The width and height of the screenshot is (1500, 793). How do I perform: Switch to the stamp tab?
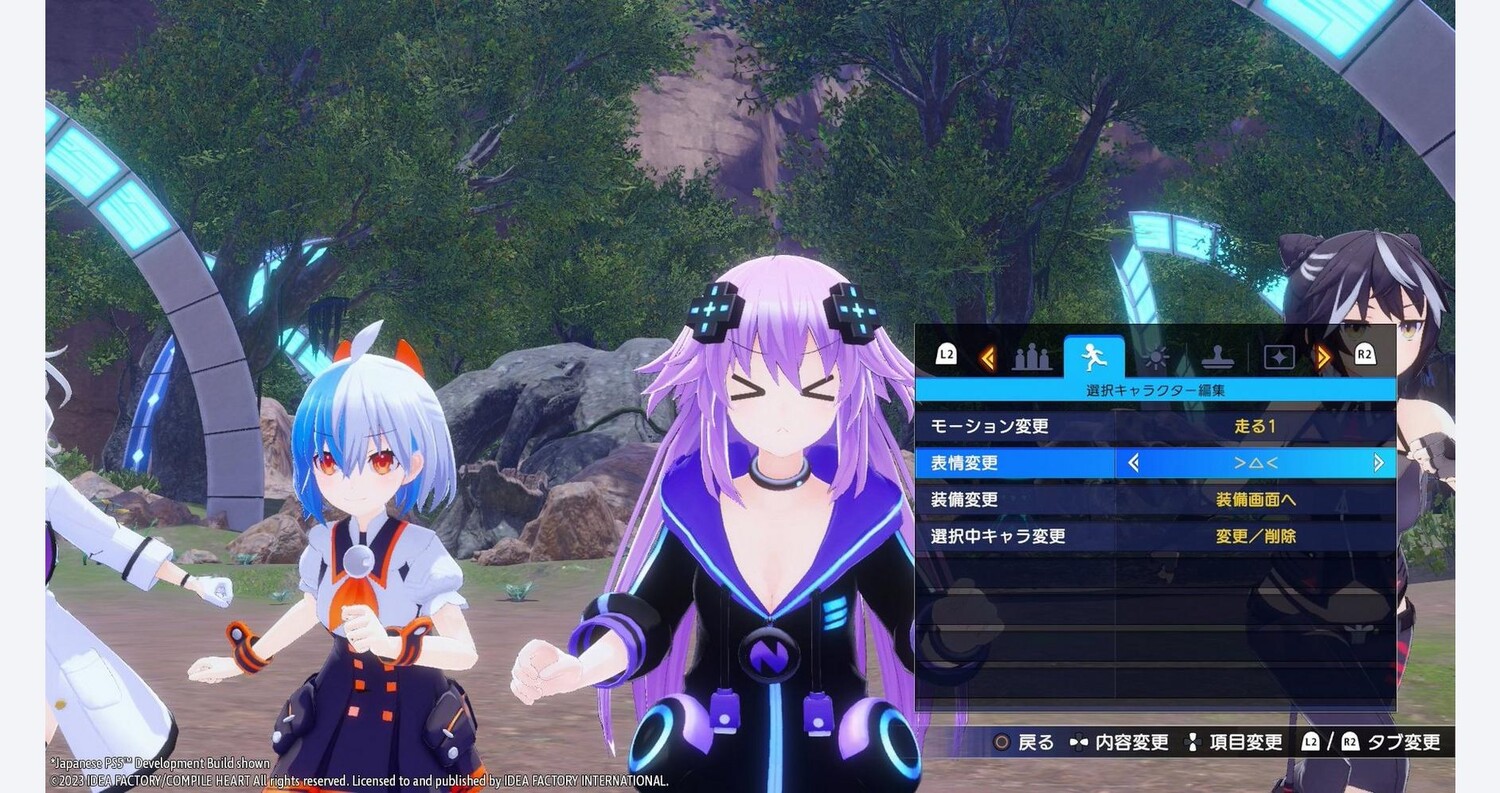1217,357
